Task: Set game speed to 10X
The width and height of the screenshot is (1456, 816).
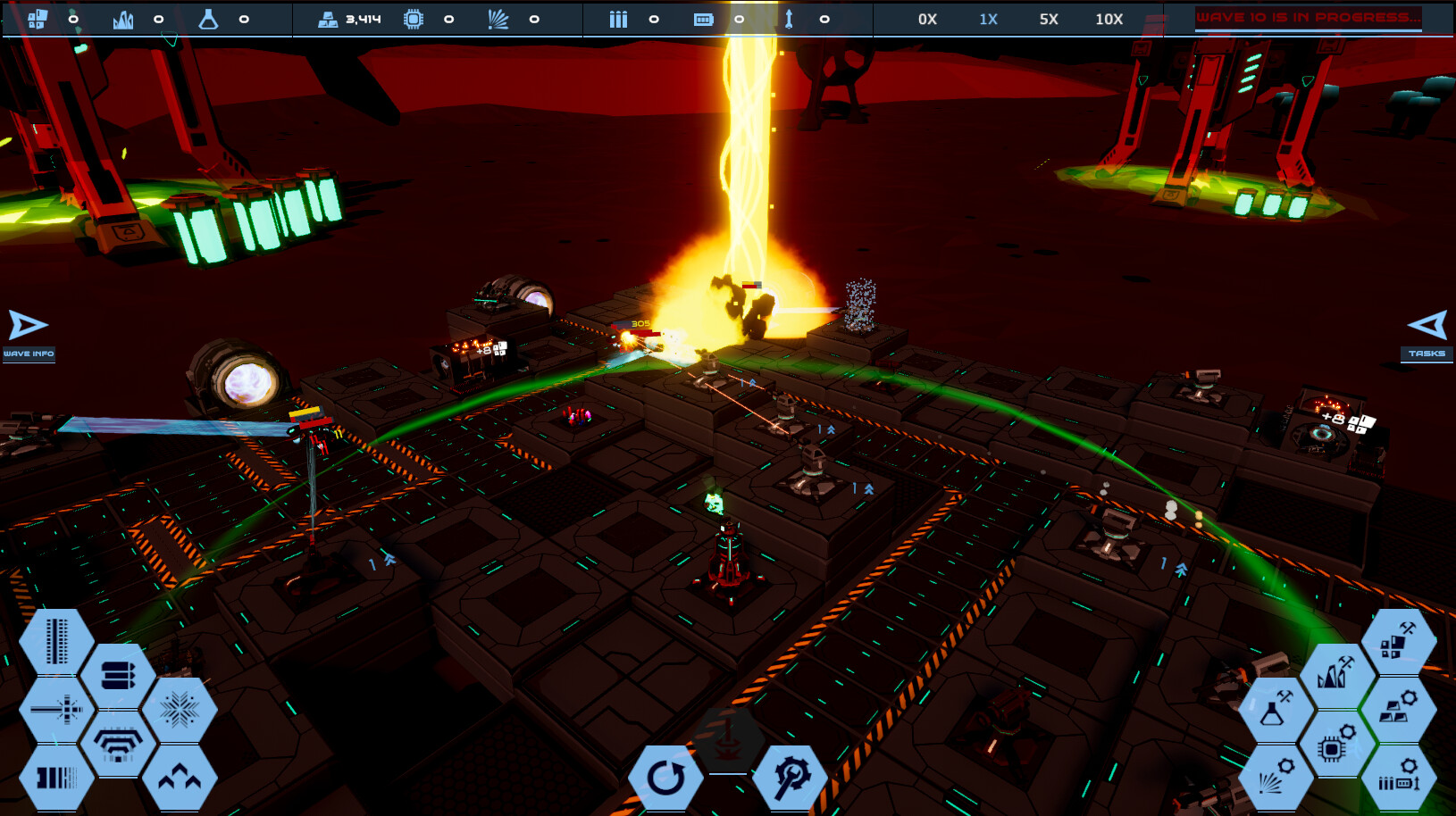Action: point(1109,19)
